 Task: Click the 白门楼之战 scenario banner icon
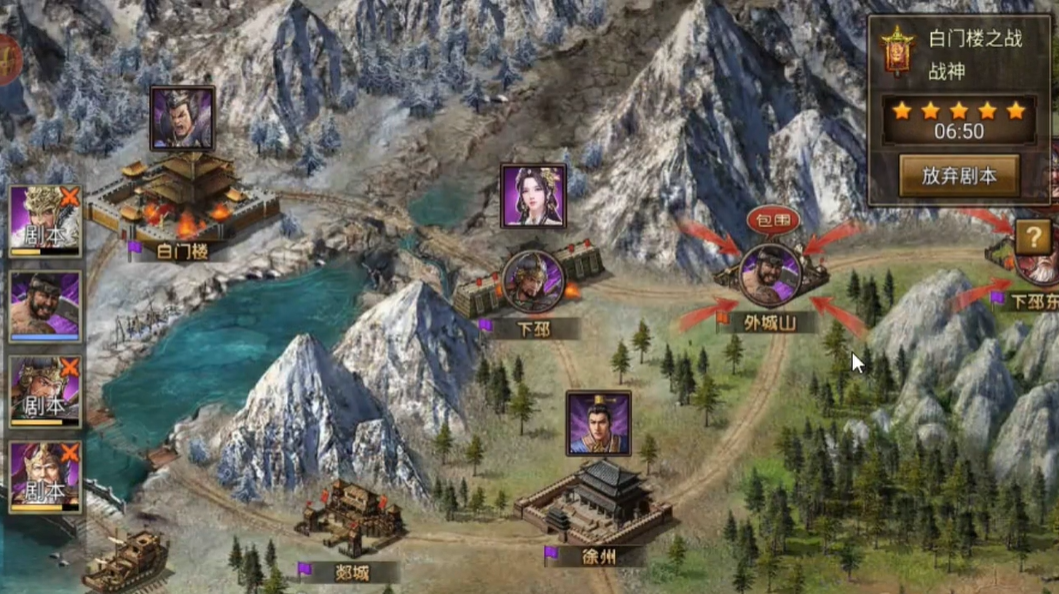pyautogui.click(x=897, y=51)
